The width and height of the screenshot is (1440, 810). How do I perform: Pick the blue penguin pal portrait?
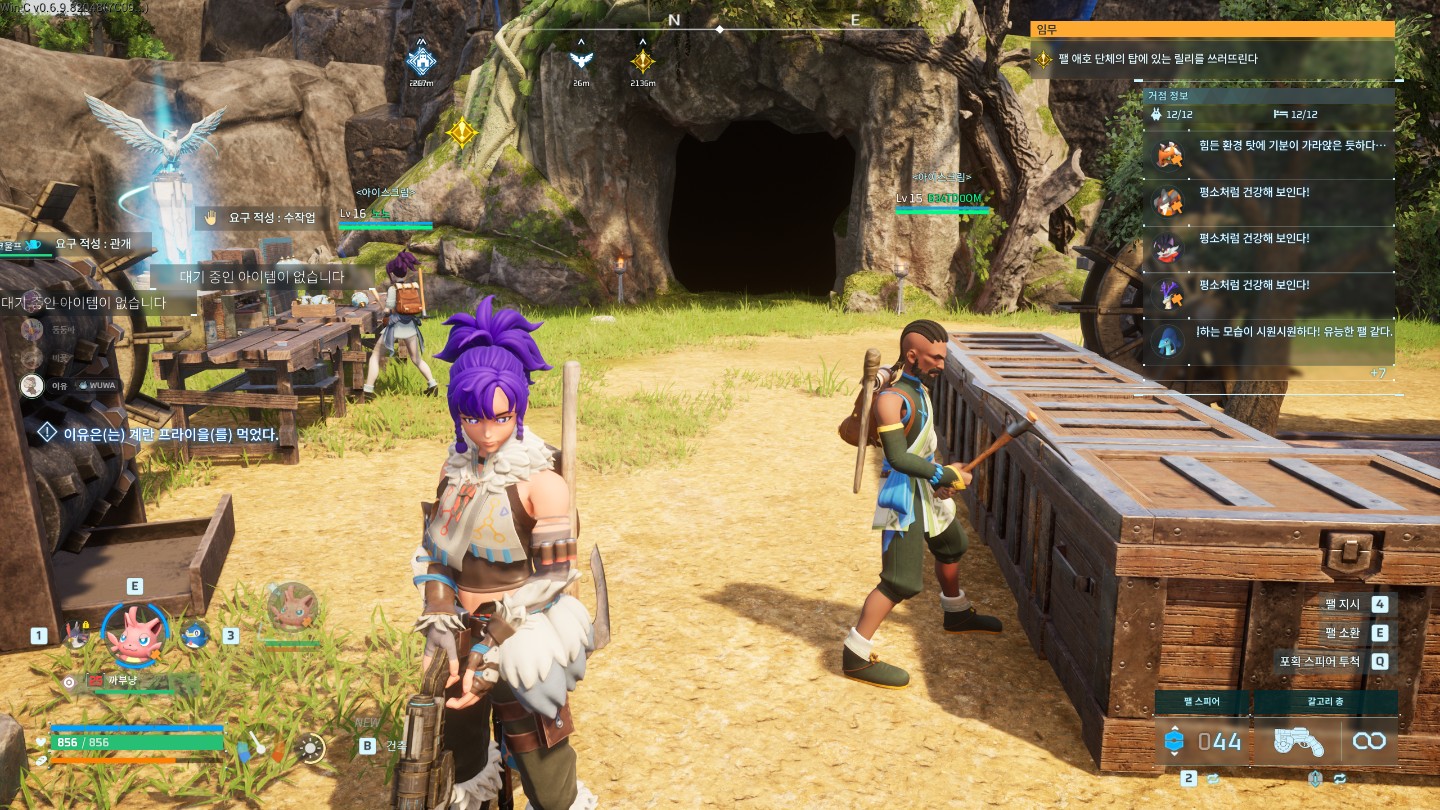click(x=194, y=635)
